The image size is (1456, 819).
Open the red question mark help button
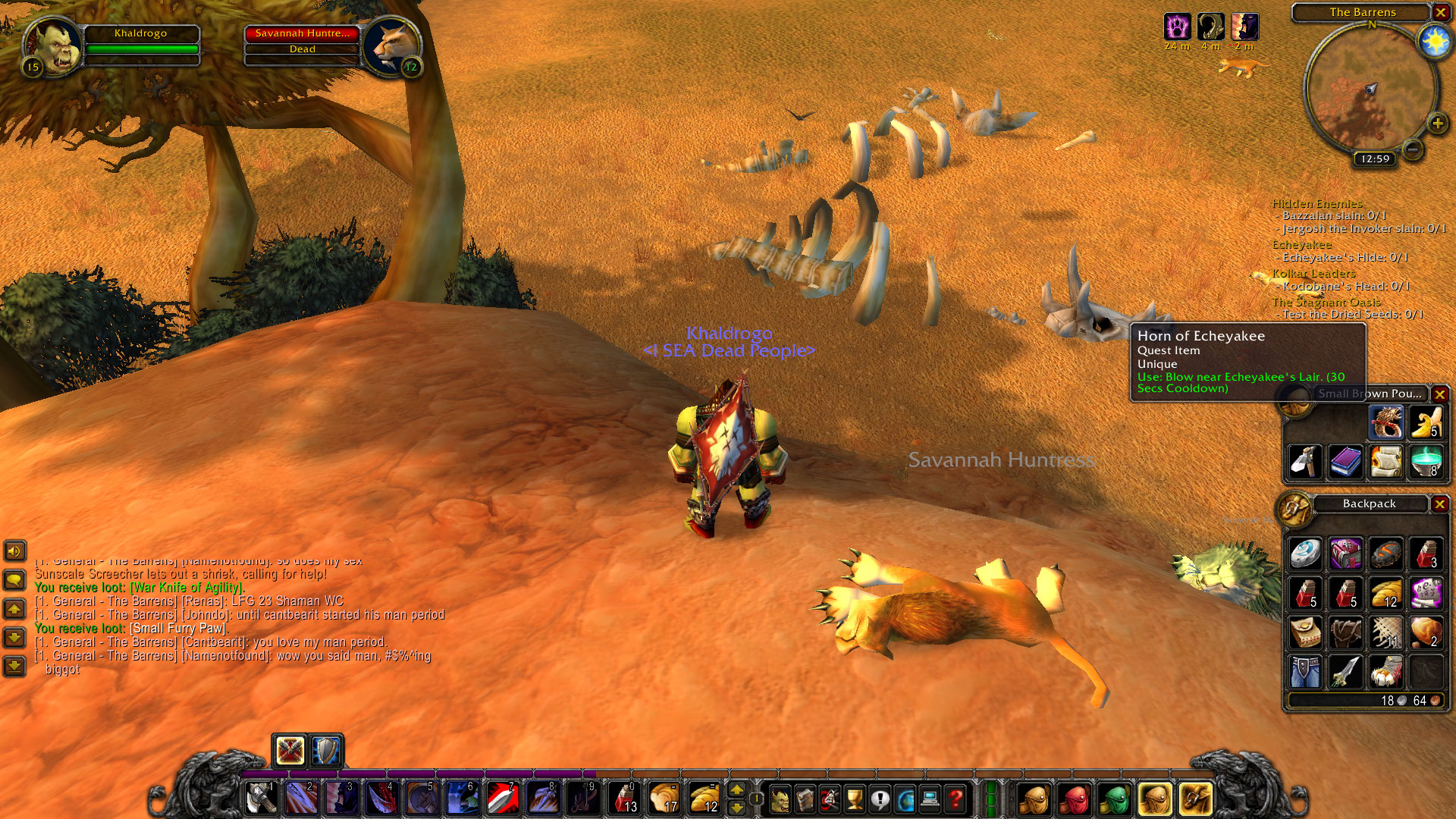[955, 799]
